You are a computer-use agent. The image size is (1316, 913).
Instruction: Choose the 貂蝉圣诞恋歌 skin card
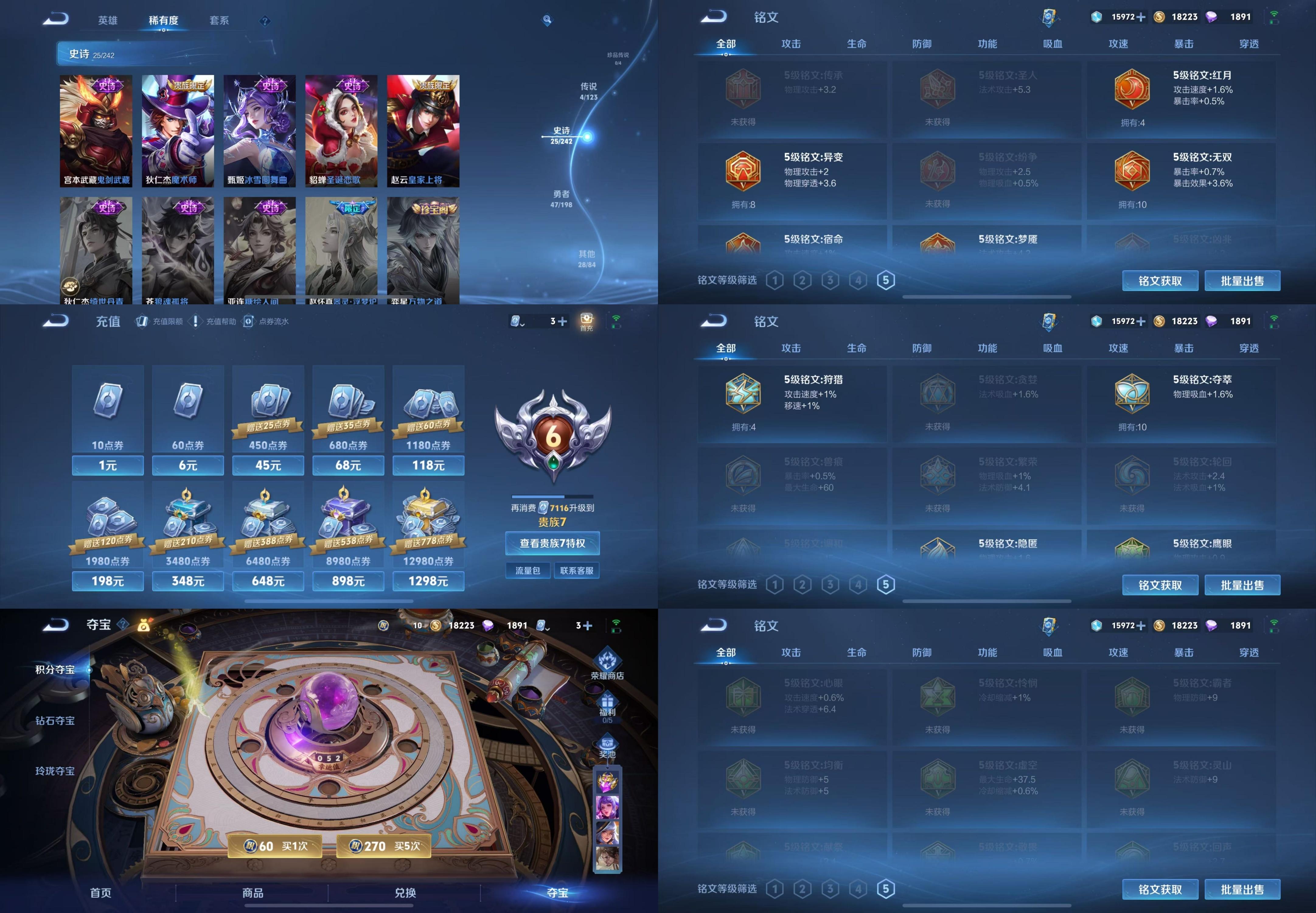[x=341, y=131]
